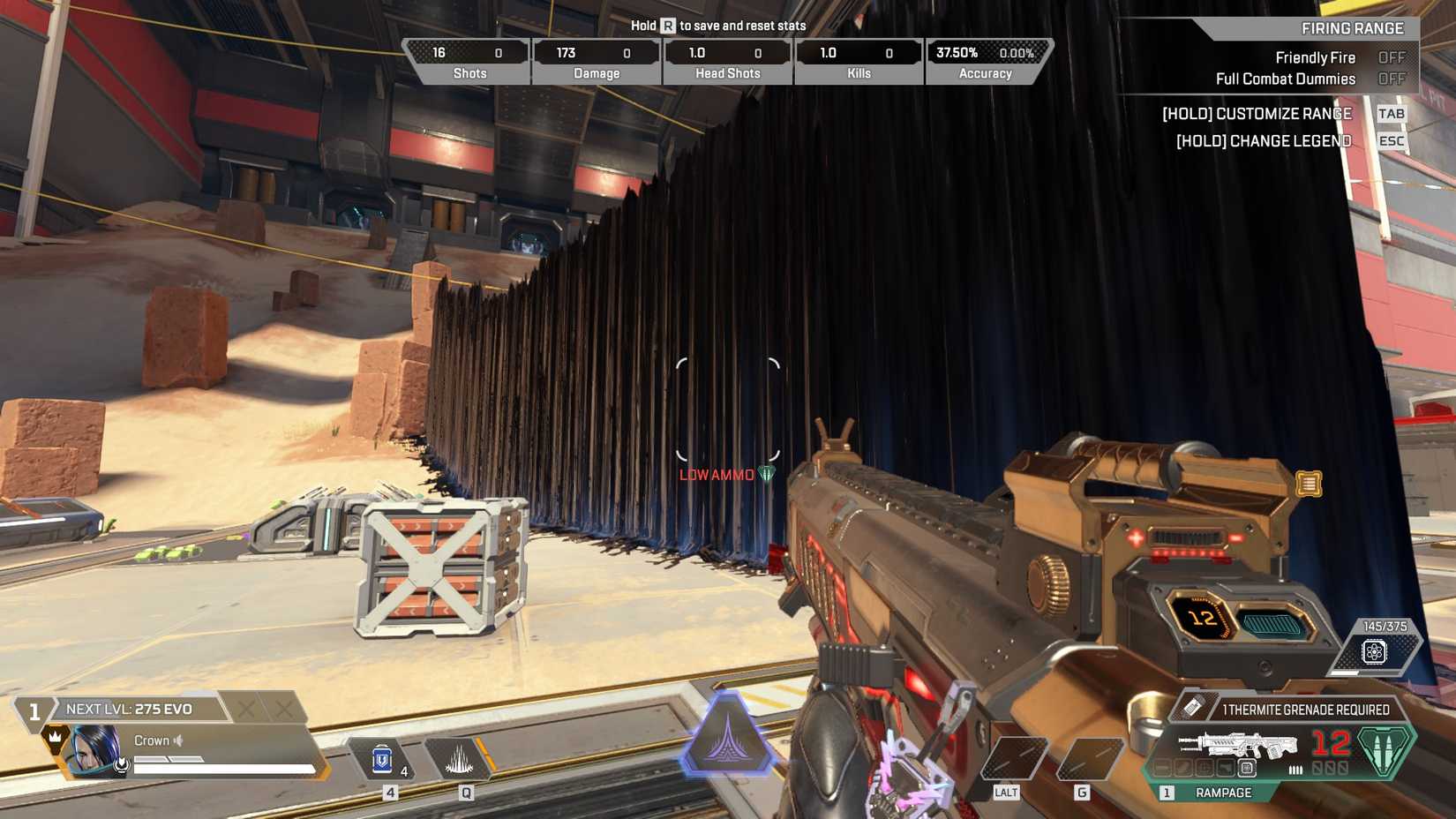Enable the LALT ability slot
The image size is (1456, 819).
(1013, 757)
